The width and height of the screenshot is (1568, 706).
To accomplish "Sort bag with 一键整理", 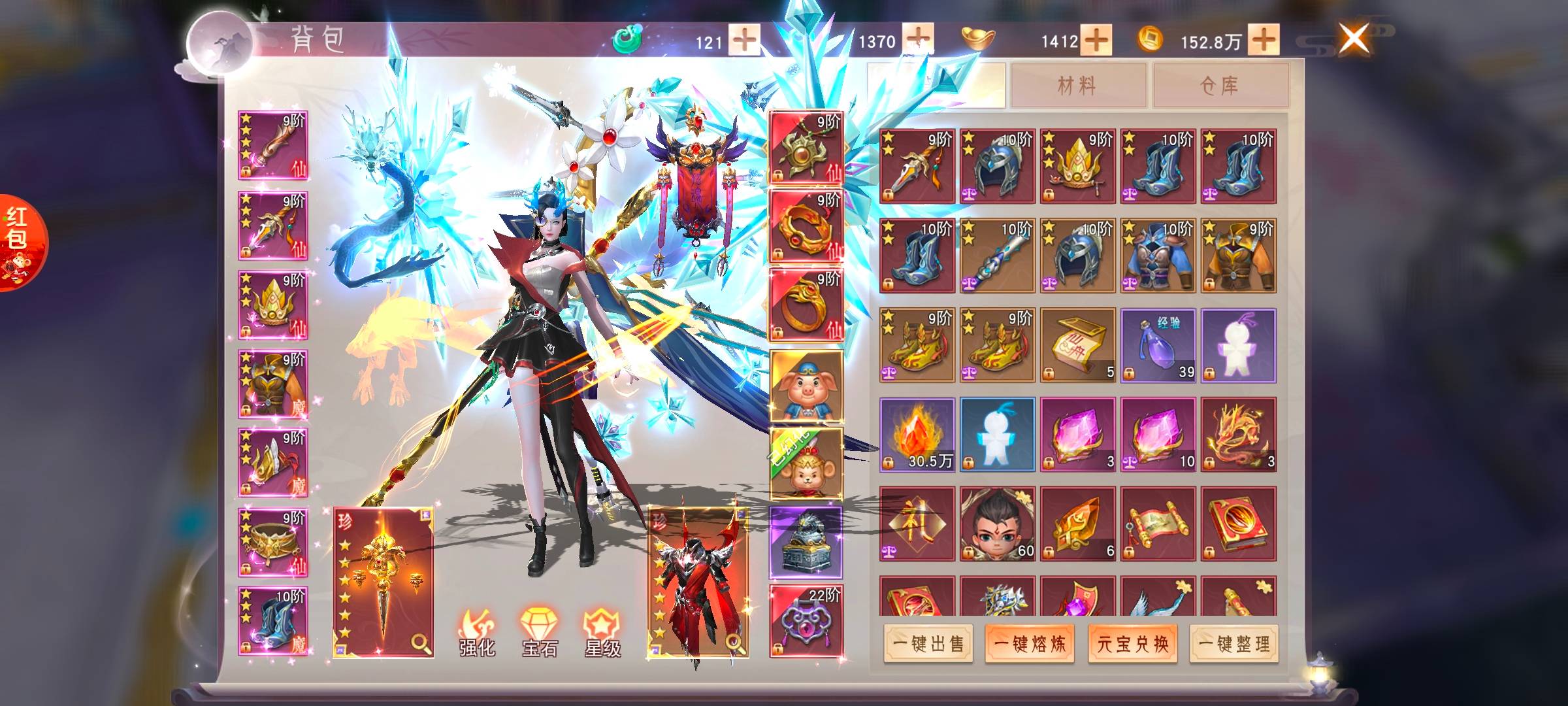I will (x=1234, y=644).
